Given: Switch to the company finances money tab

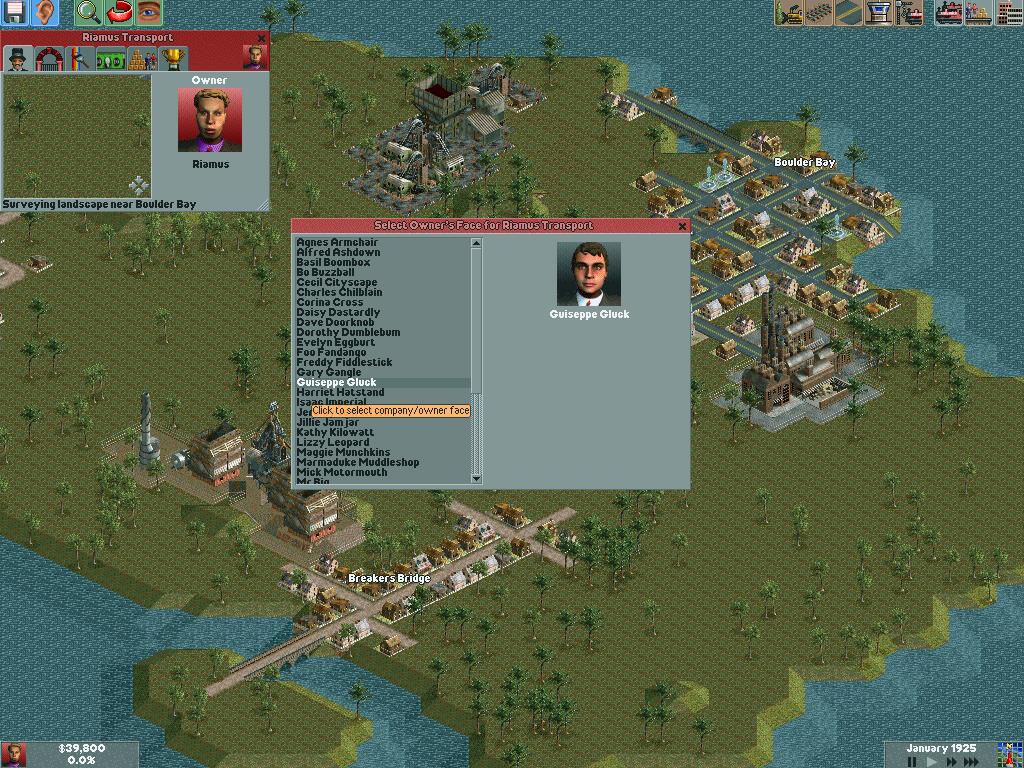Looking at the screenshot, I should 110,59.
